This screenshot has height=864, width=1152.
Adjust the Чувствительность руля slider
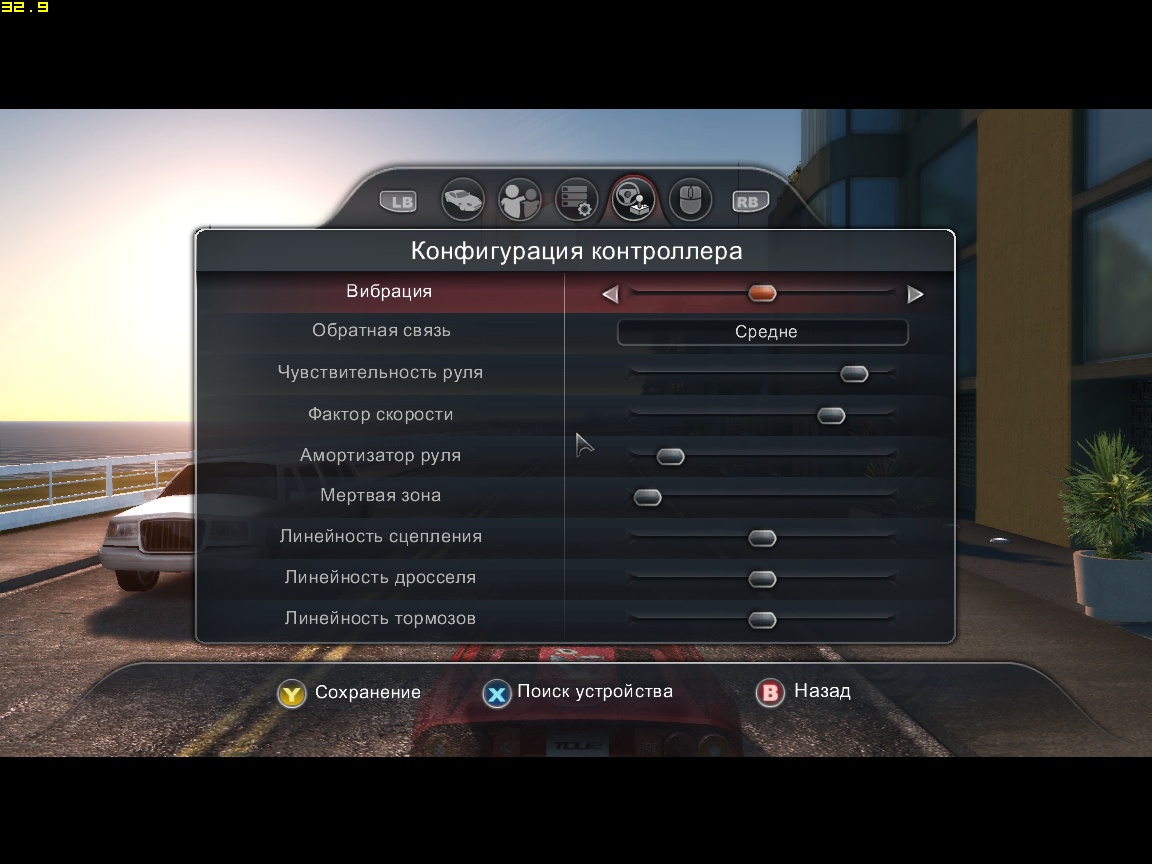(x=854, y=374)
